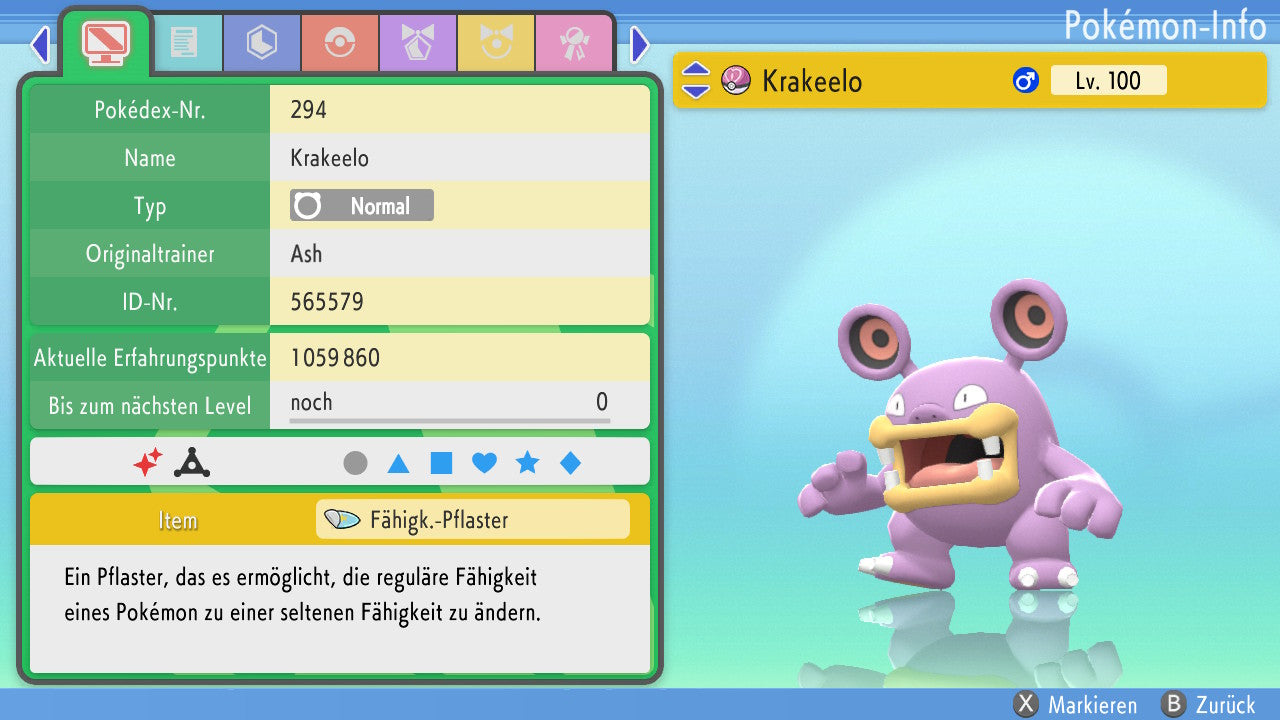Switch to the purple ribbon tab
Viewport: 1280px width, 720px height.
click(418, 43)
